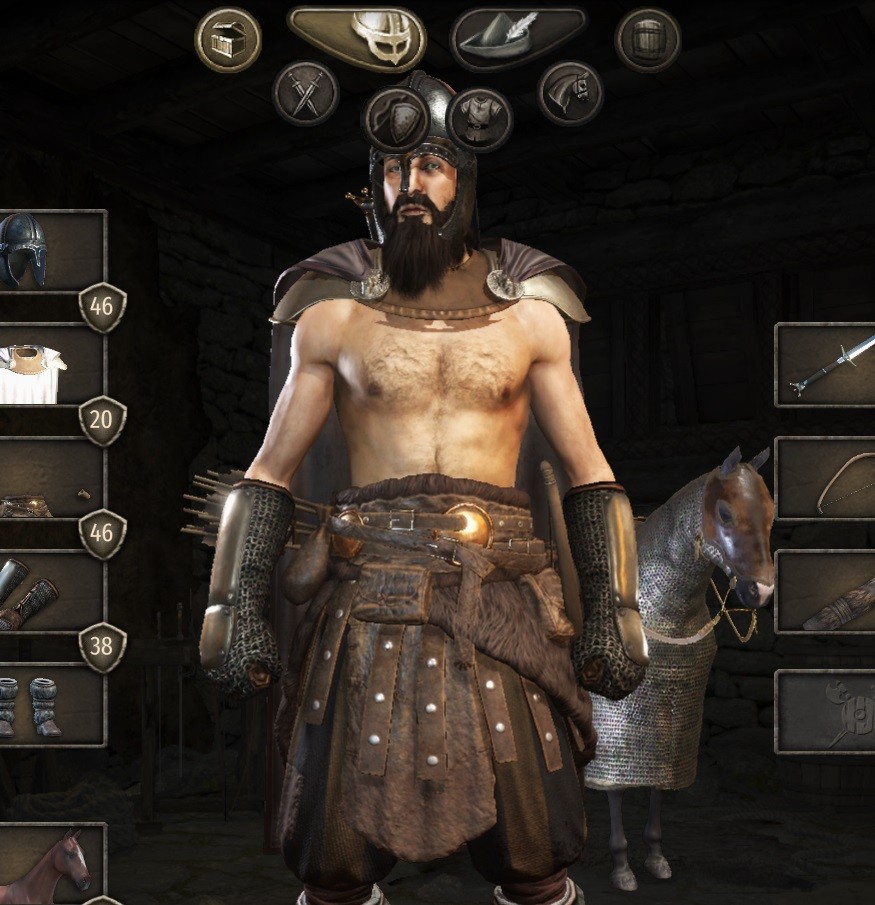Viewport: 875px width, 905px height.
Task: Filter inventory by crossed swords weapons
Action: click(305, 93)
